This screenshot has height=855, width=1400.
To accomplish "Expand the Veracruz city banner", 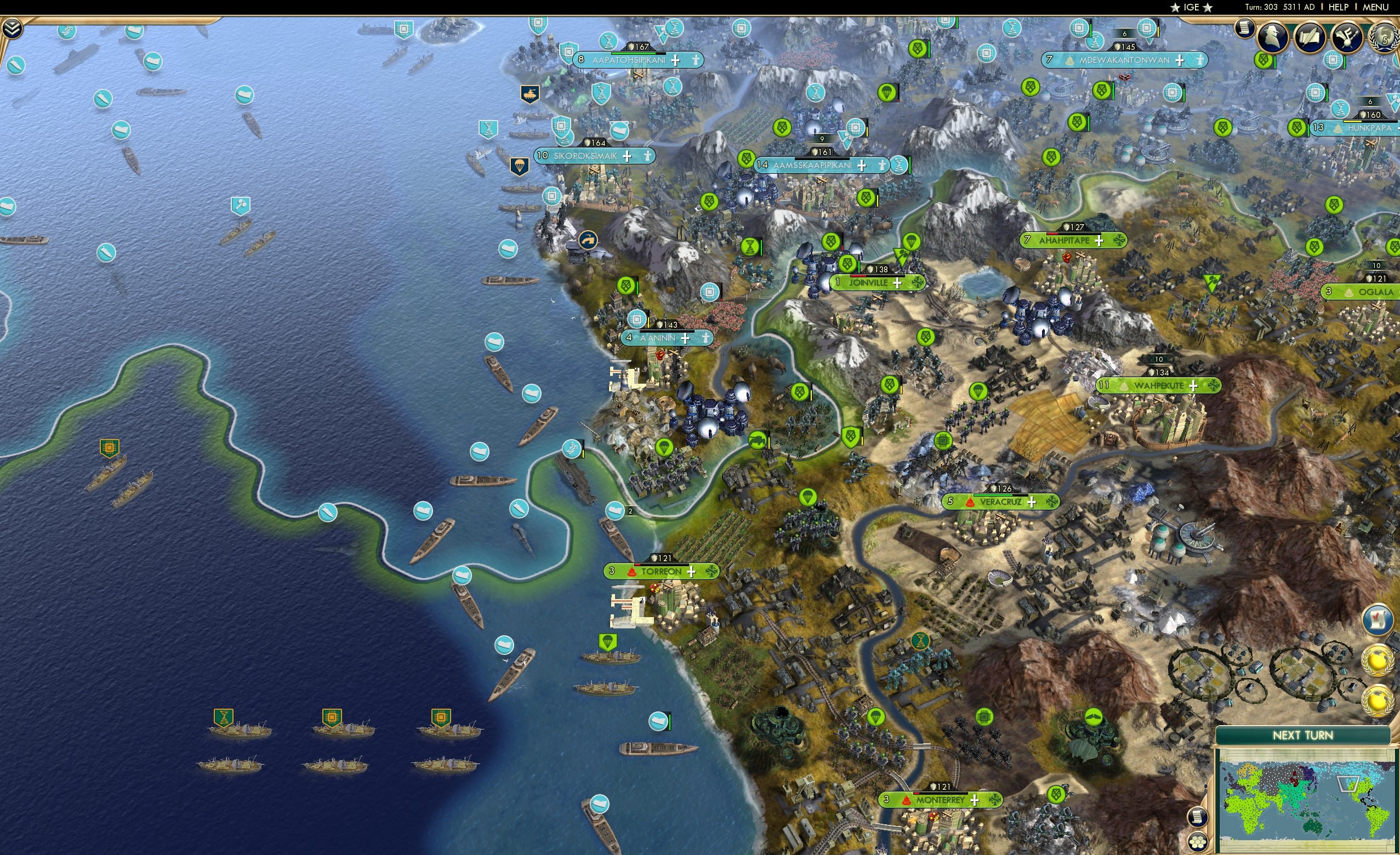I will (x=1031, y=502).
